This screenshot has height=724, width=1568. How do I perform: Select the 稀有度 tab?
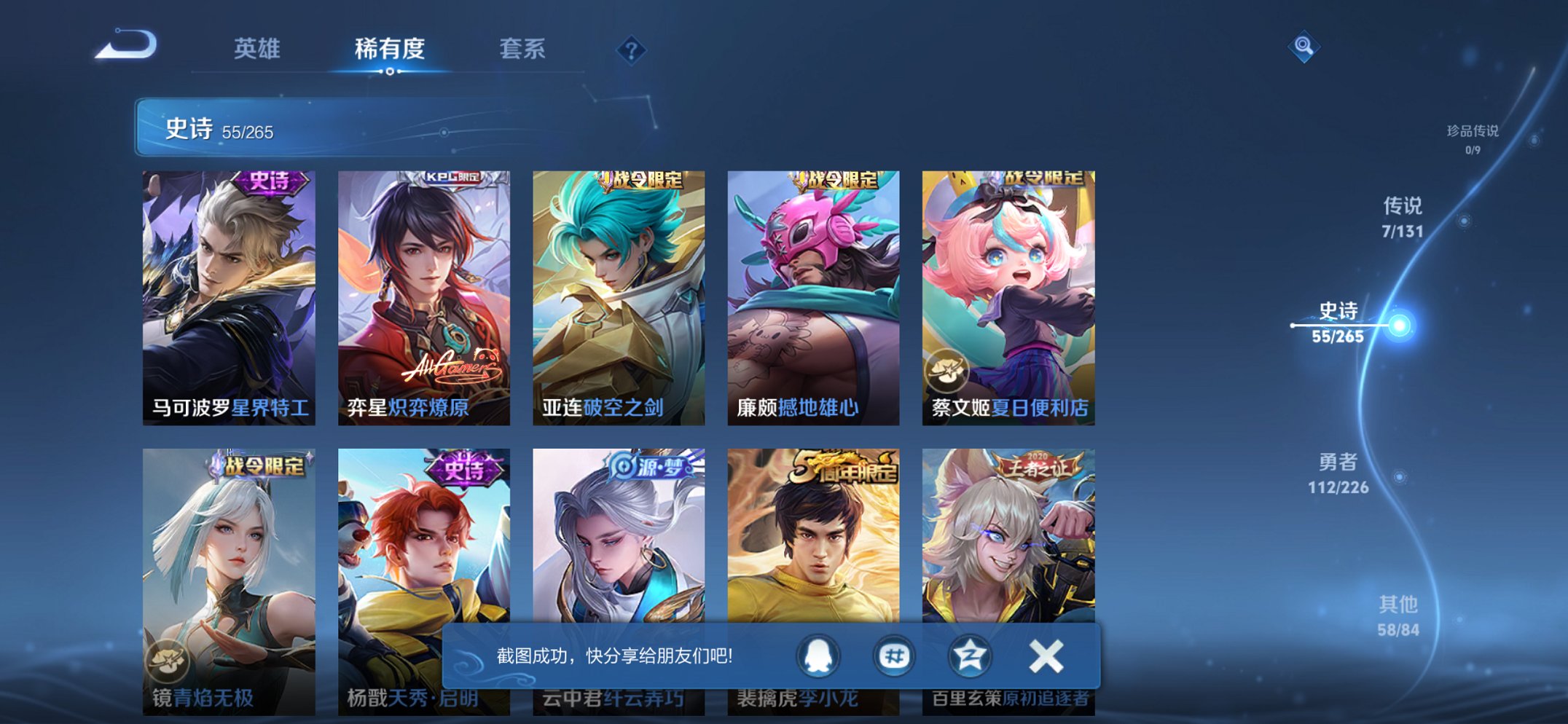coord(389,50)
